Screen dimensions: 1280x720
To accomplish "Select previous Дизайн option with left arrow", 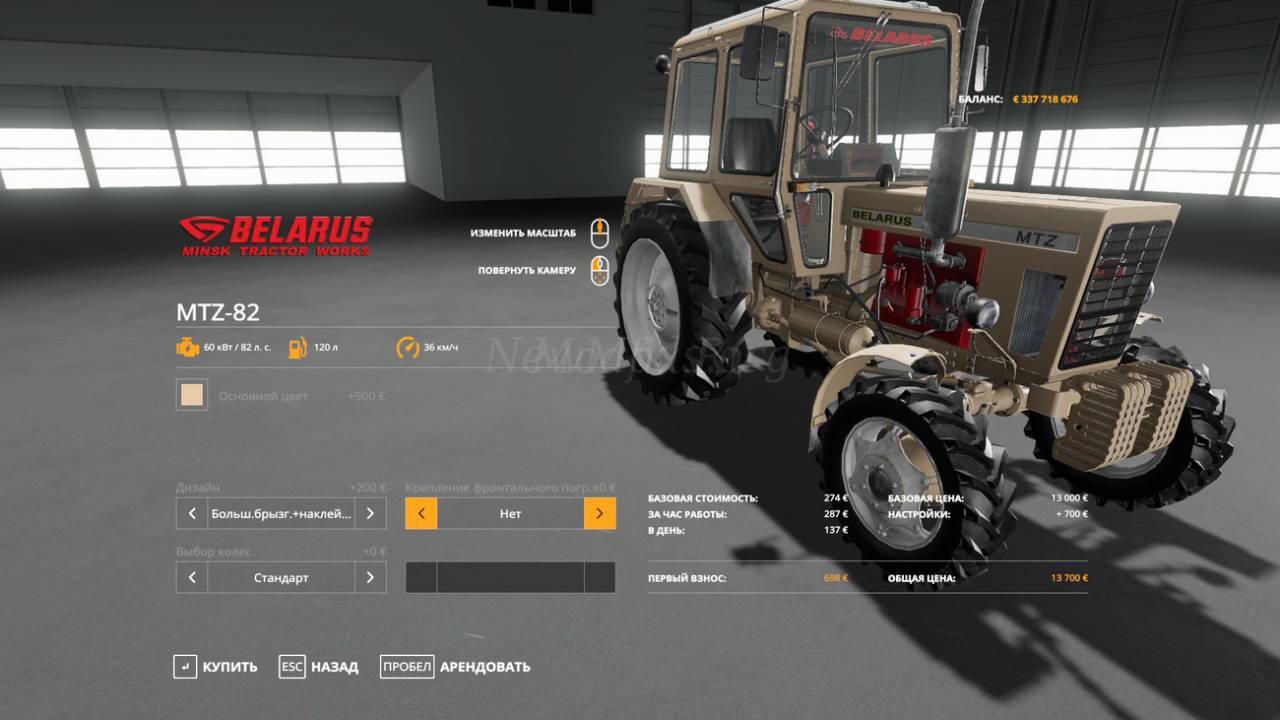I will coord(192,514).
